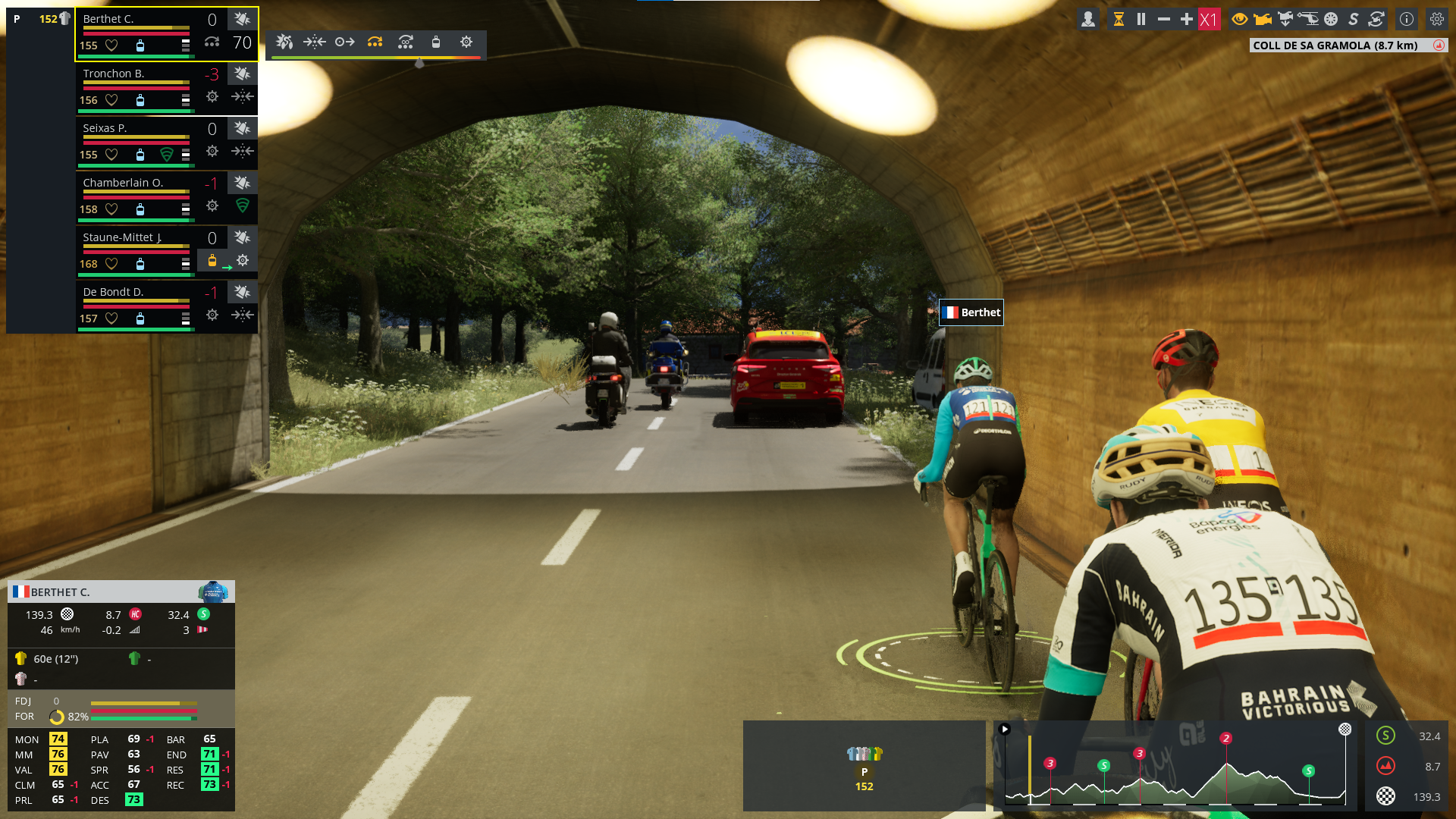This screenshot has height=819, width=1456.
Task: Open the settings gear in top-right corner
Action: click(x=1437, y=20)
